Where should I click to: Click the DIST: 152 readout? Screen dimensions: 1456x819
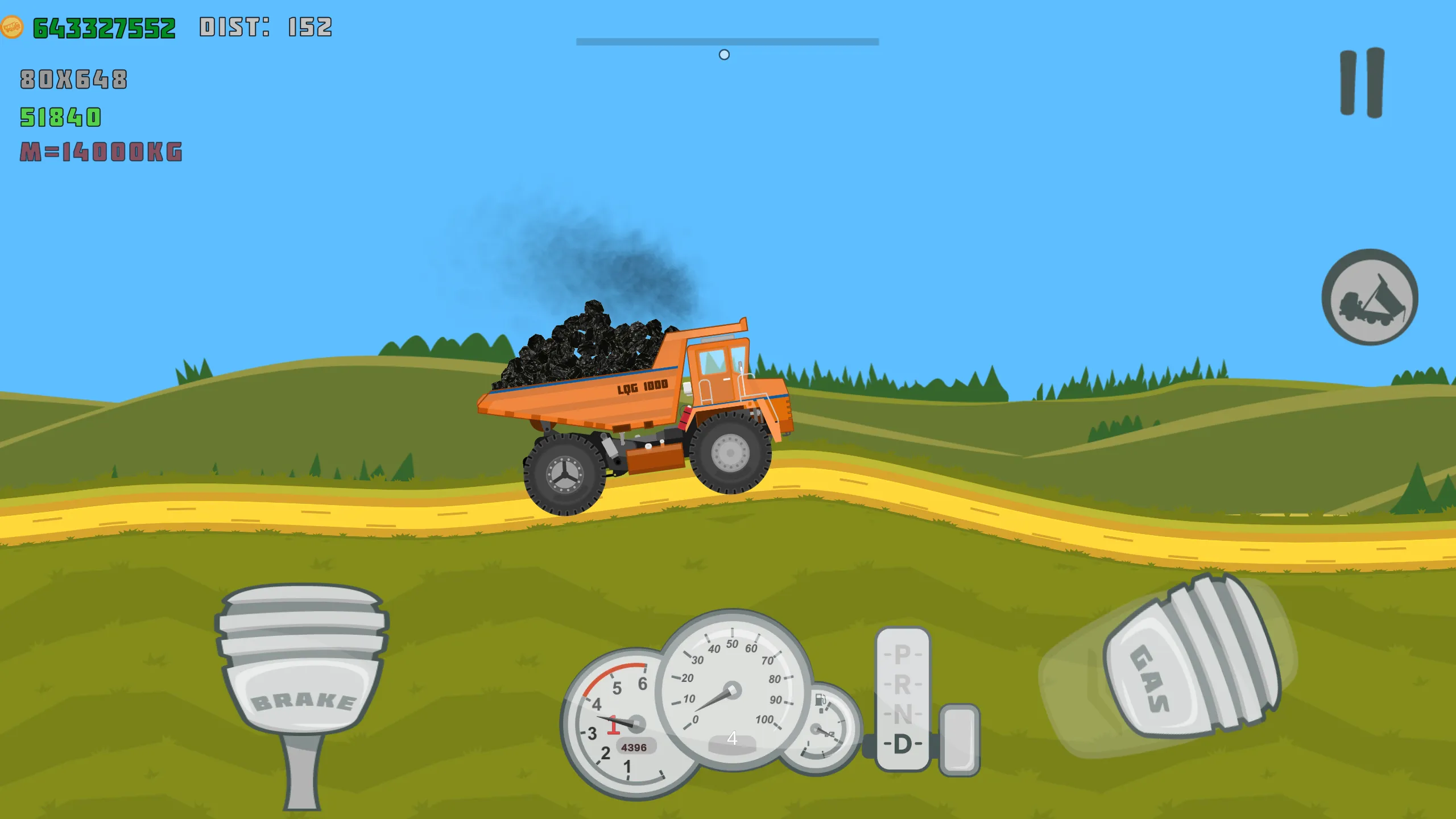265,25
